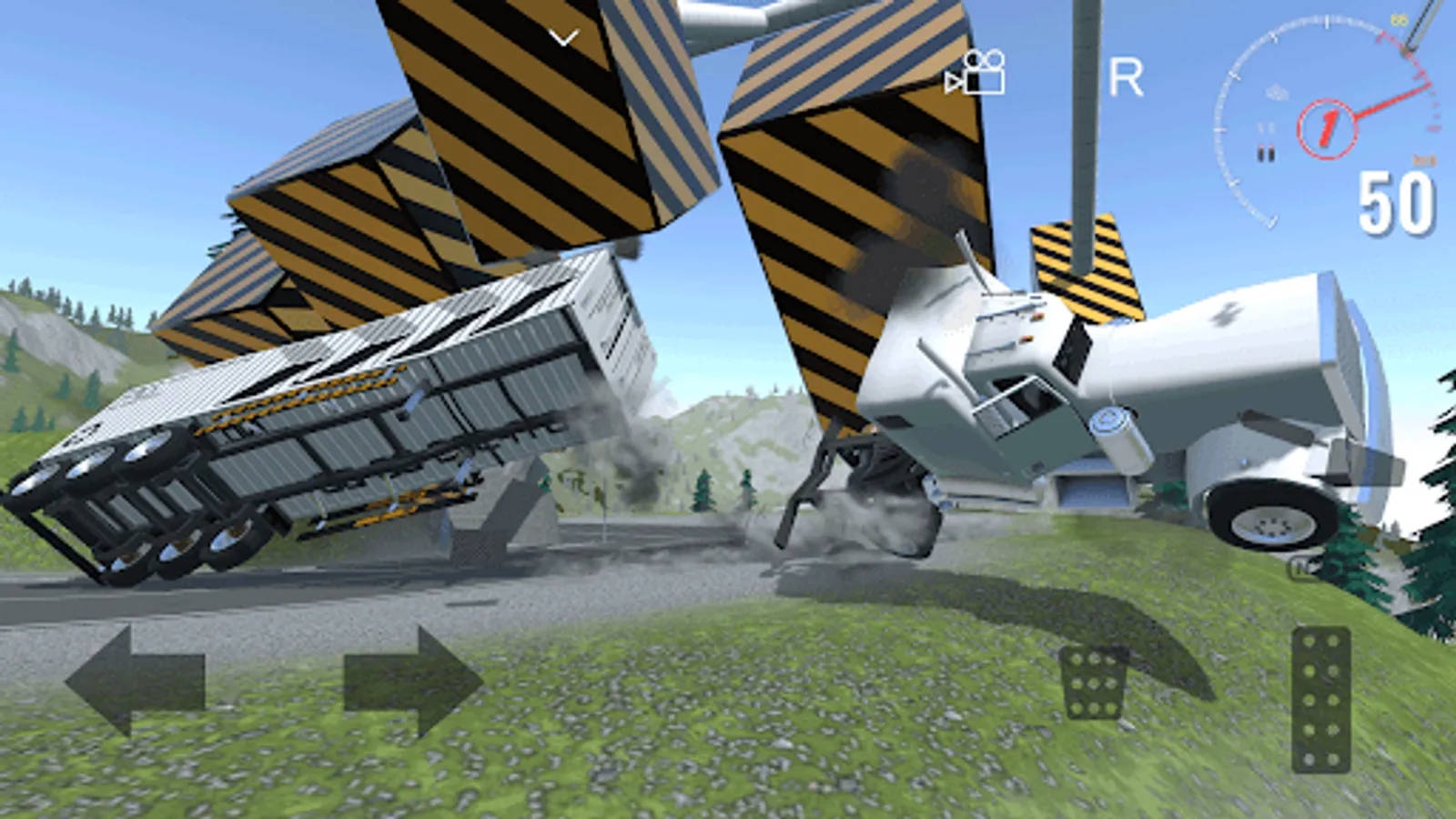Tap the cloud warning light on the gauge
1456x819 pixels.
(1277, 92)
